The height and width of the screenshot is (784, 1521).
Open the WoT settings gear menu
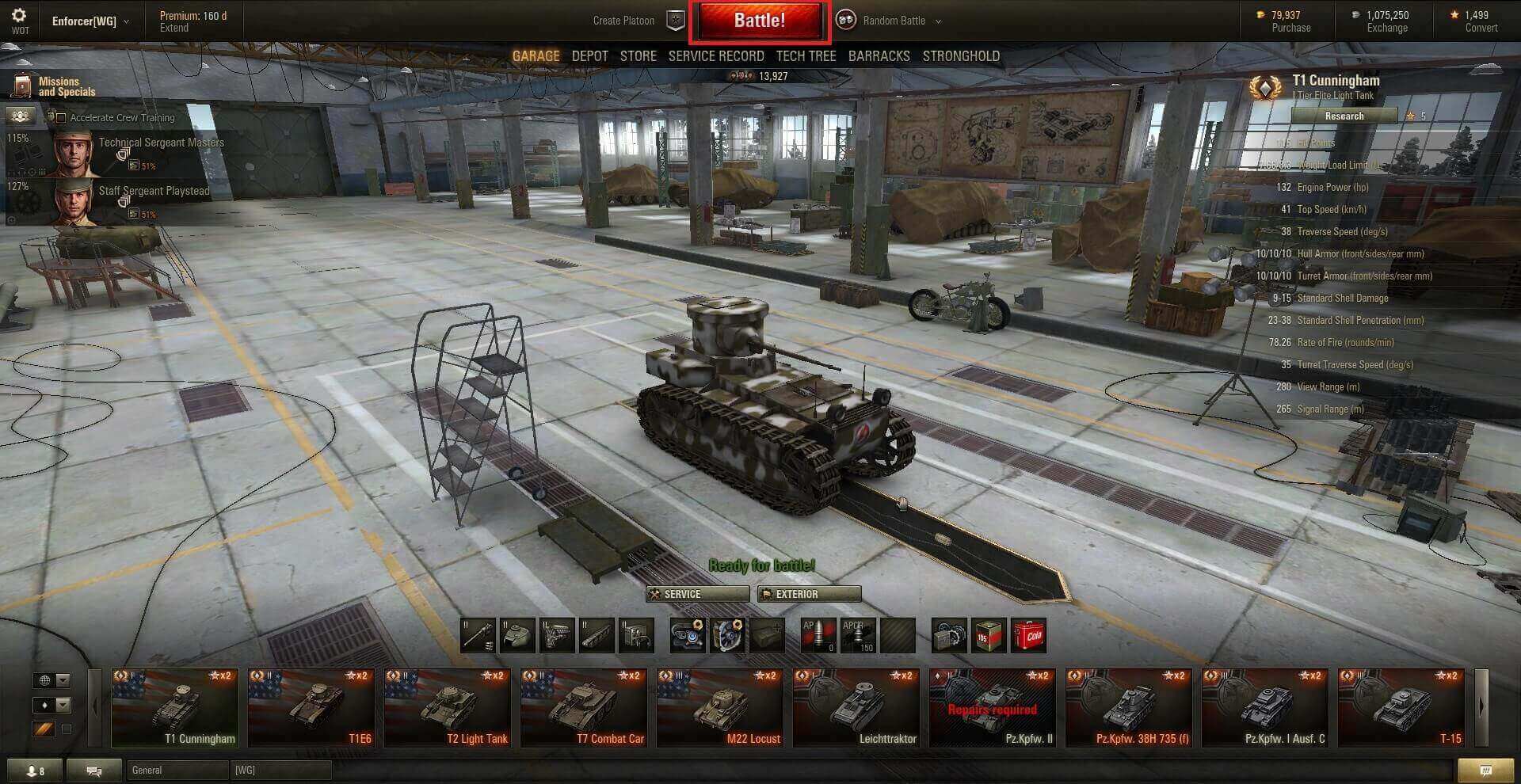[x=19, y=16]
